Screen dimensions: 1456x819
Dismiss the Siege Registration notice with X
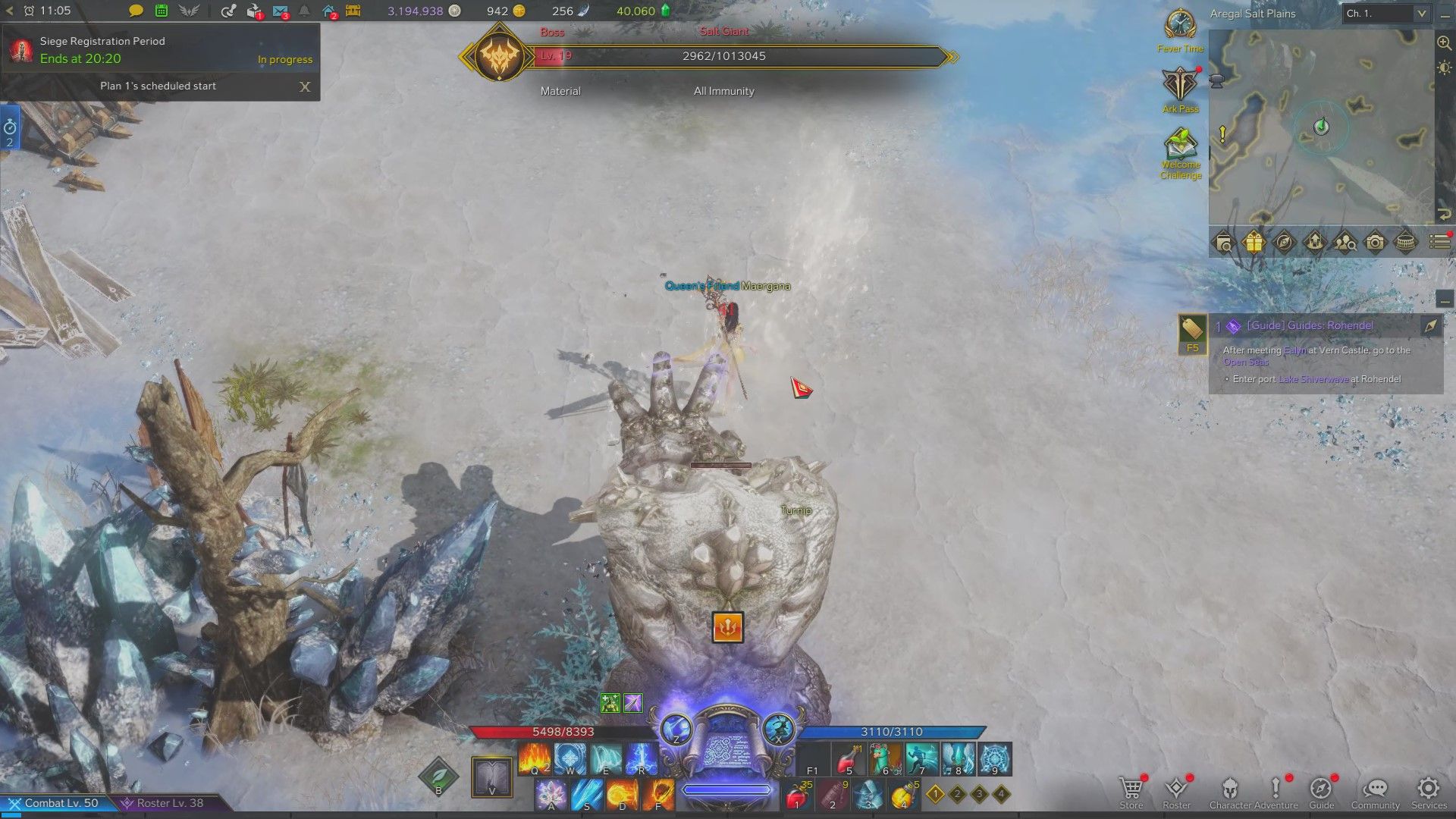tap(305, 87)
